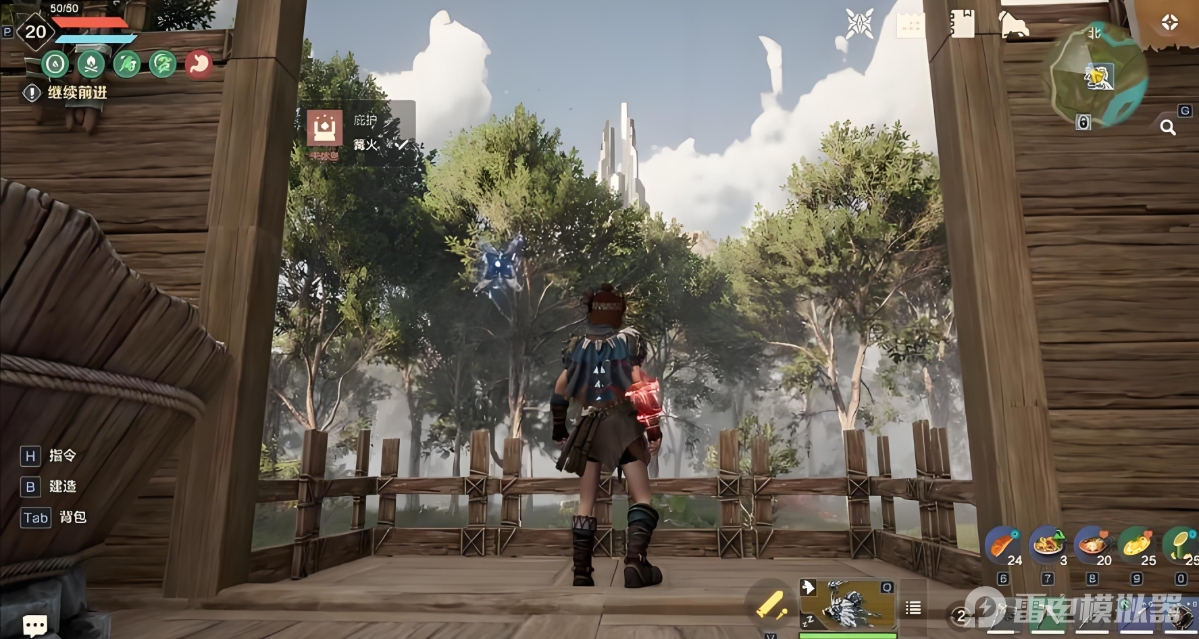The height and width of the screenshot is (639, 1199).
Task: Open the list icon beside pet portrait
Action: point(913,607)
